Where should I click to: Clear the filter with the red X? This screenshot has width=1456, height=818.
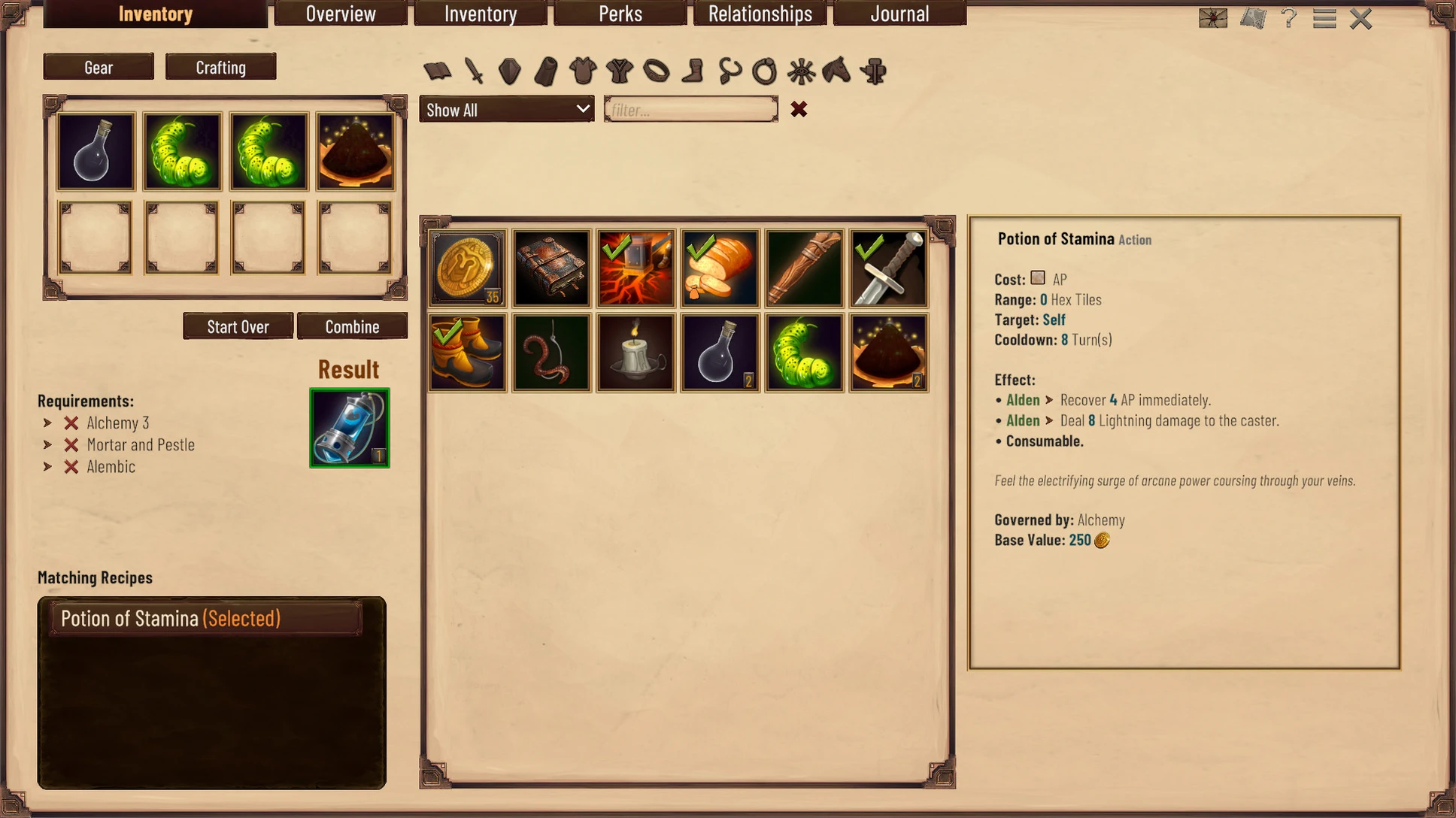[x=799, y=110]
